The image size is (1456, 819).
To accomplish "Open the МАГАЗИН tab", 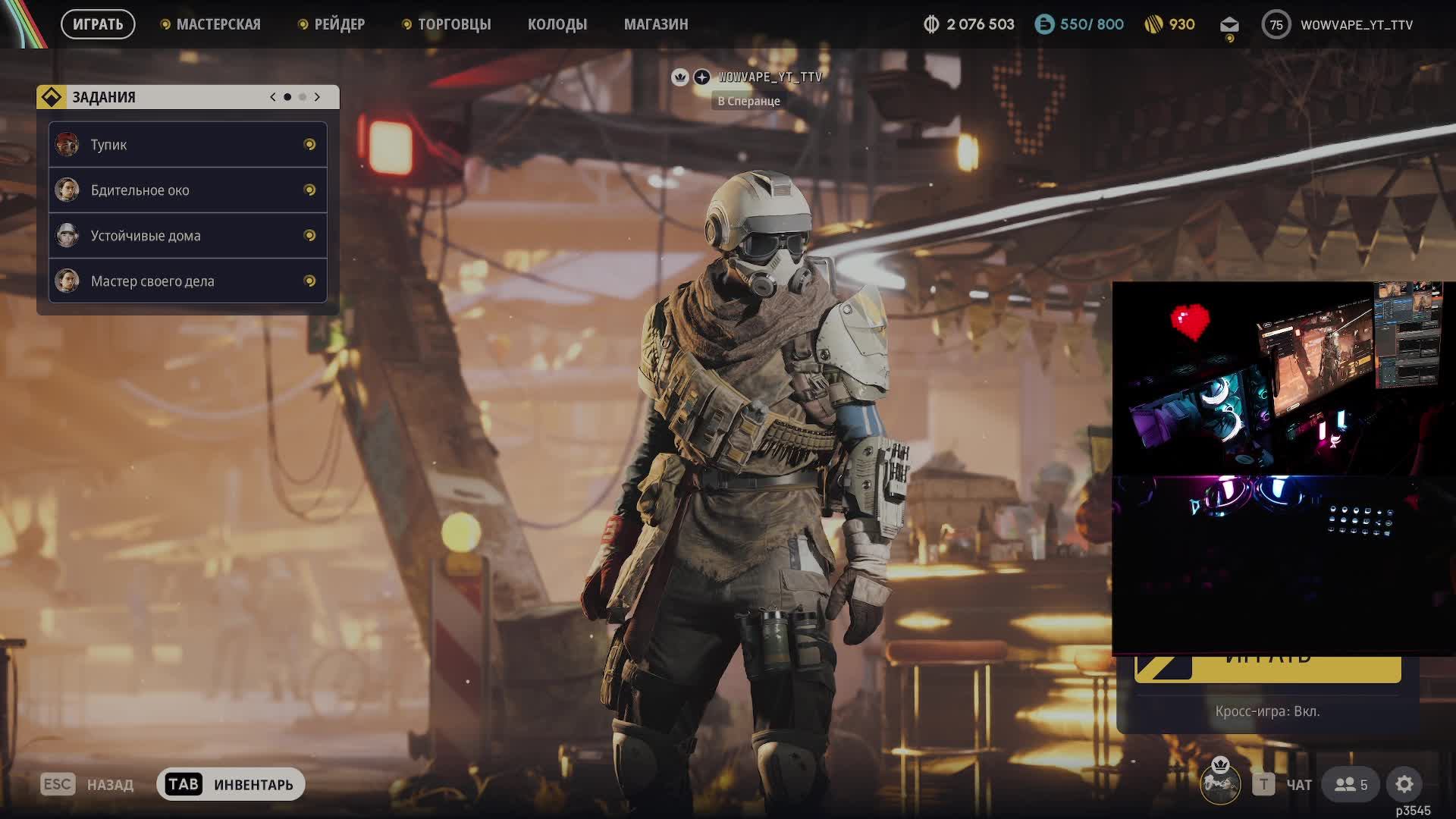I will coord(656,24).
